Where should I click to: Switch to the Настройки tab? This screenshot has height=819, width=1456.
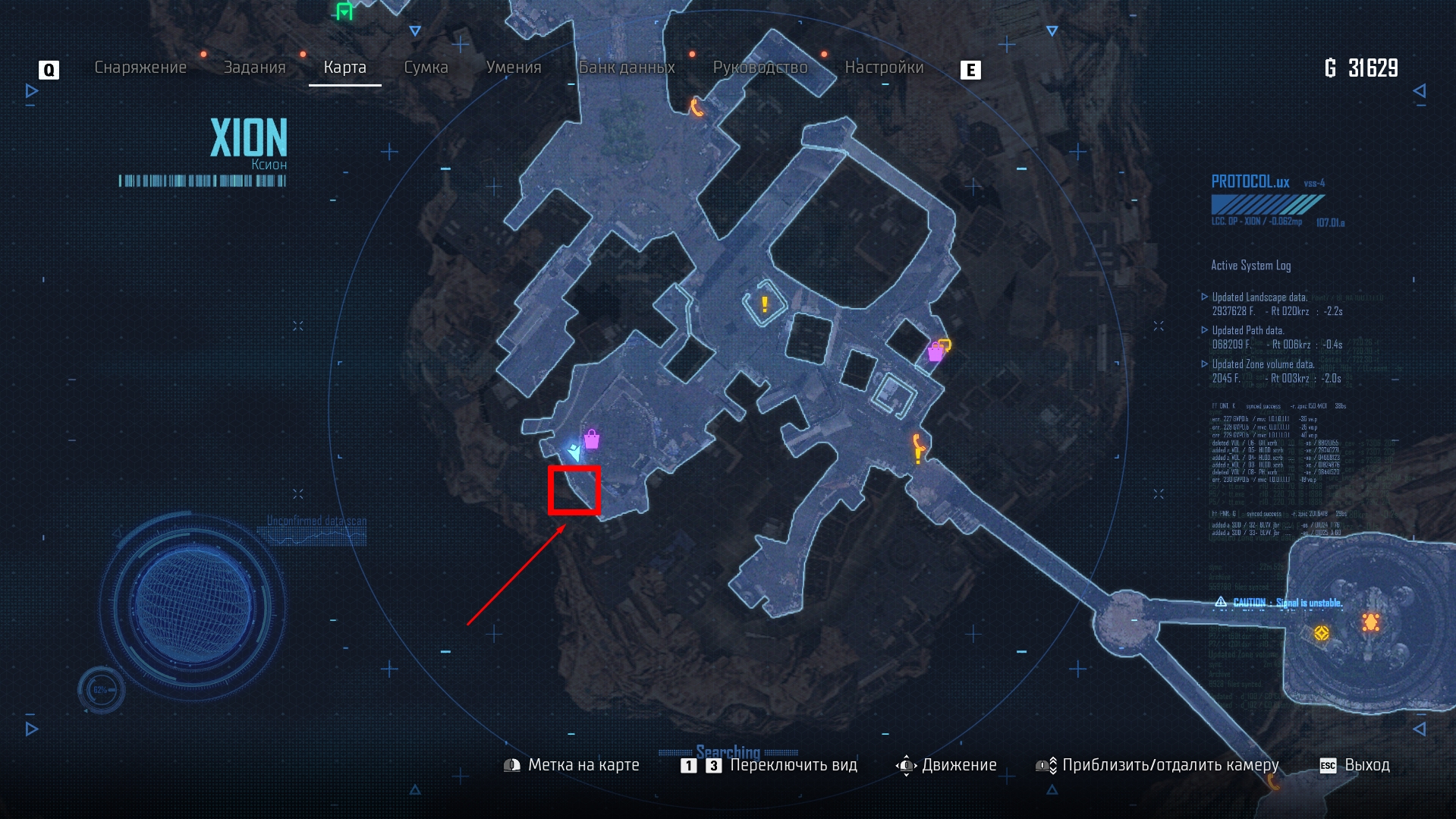tap(884, 68)
